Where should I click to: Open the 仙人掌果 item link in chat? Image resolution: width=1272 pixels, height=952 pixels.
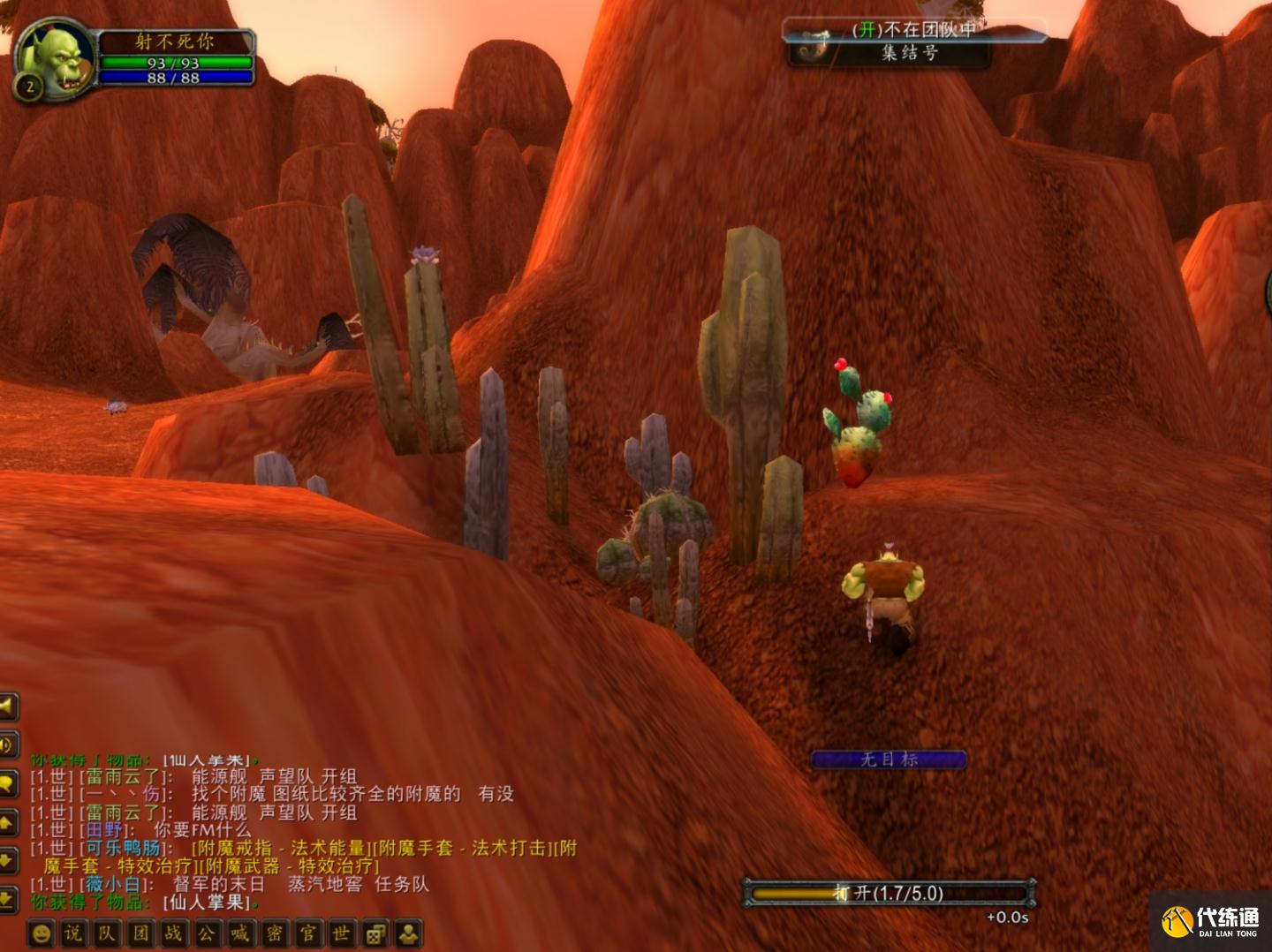pyautogui.click(x=209, y=903)
